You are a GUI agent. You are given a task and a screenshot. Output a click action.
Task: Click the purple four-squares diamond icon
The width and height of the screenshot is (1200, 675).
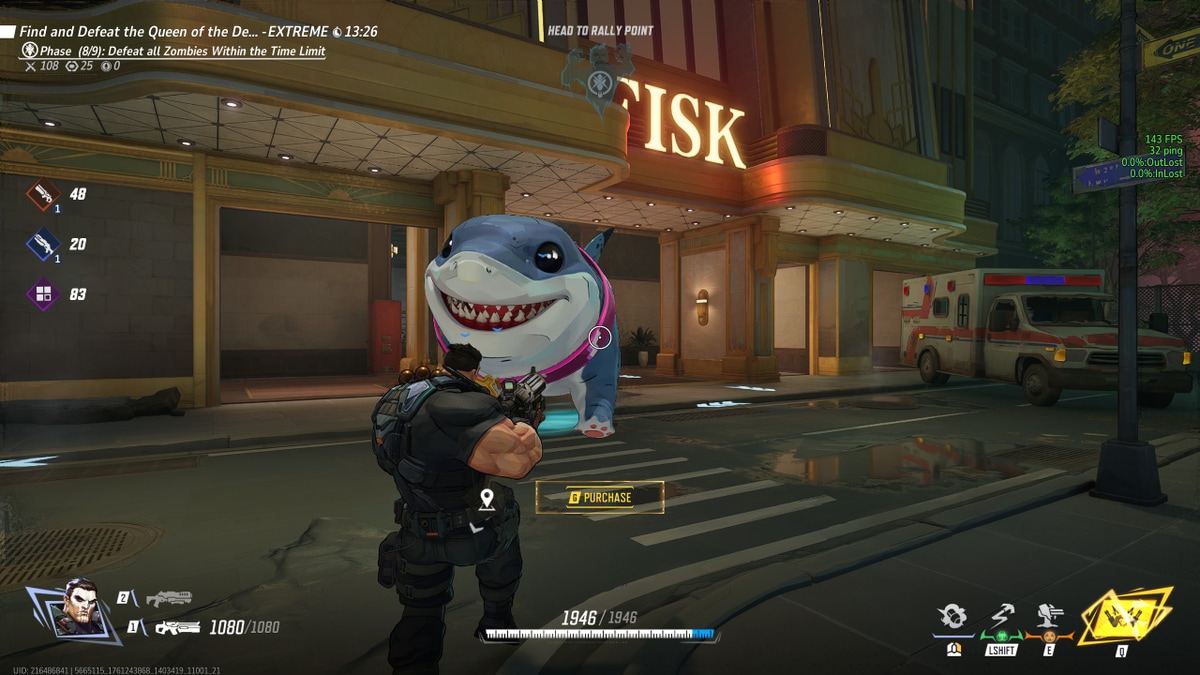(x=43, y=294)
